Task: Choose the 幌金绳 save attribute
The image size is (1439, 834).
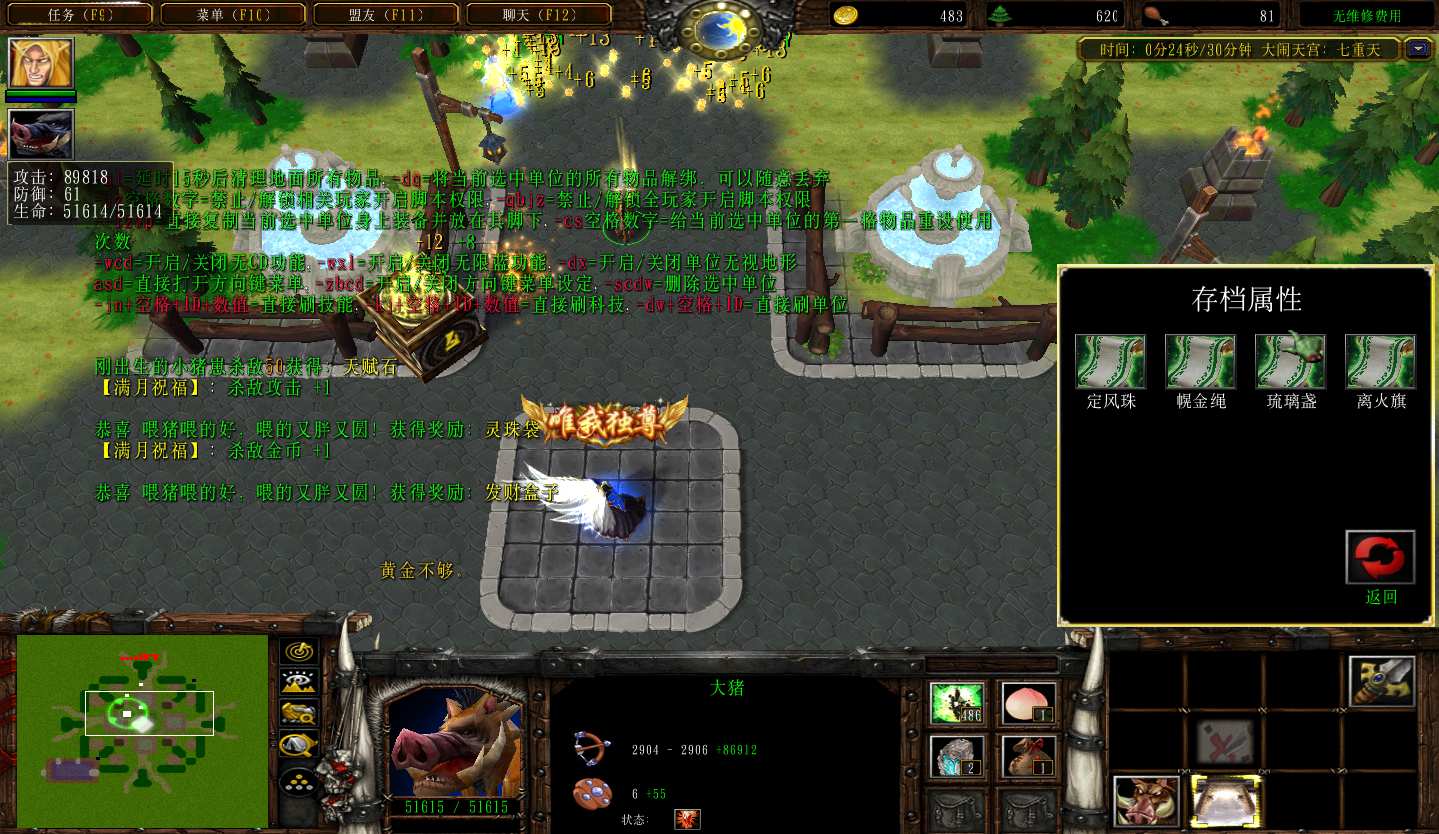Action: [x=1200, y=362]
